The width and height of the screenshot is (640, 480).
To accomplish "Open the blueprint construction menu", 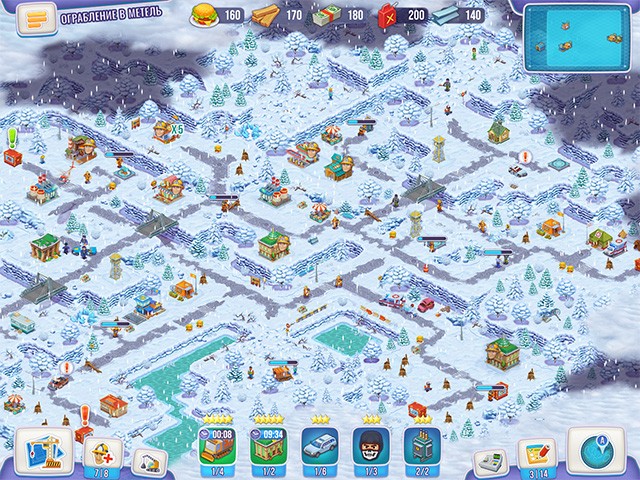I will [43, 448].
